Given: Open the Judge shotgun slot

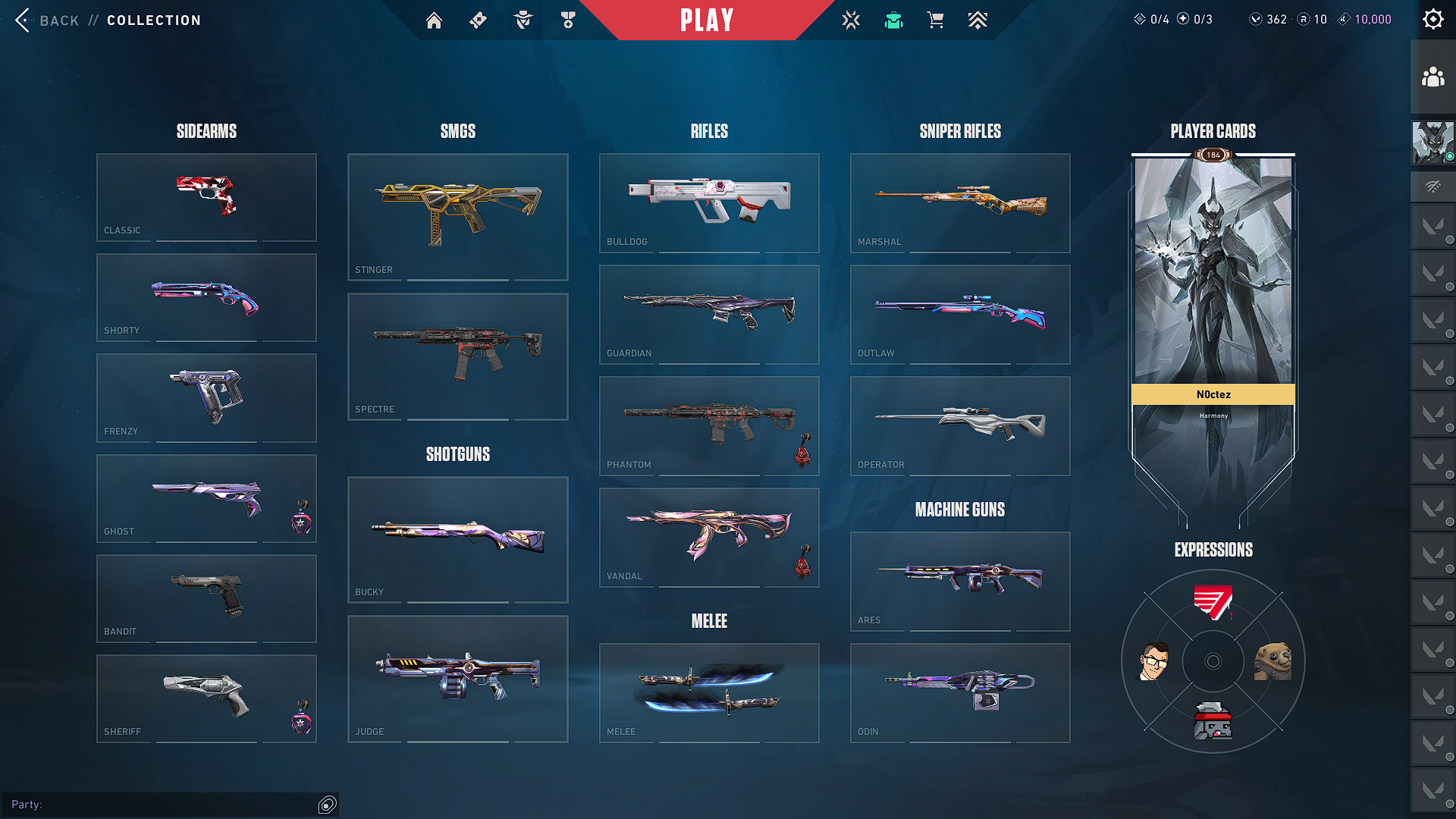Looking at the screenshot, I should click(x=457, y=679).
